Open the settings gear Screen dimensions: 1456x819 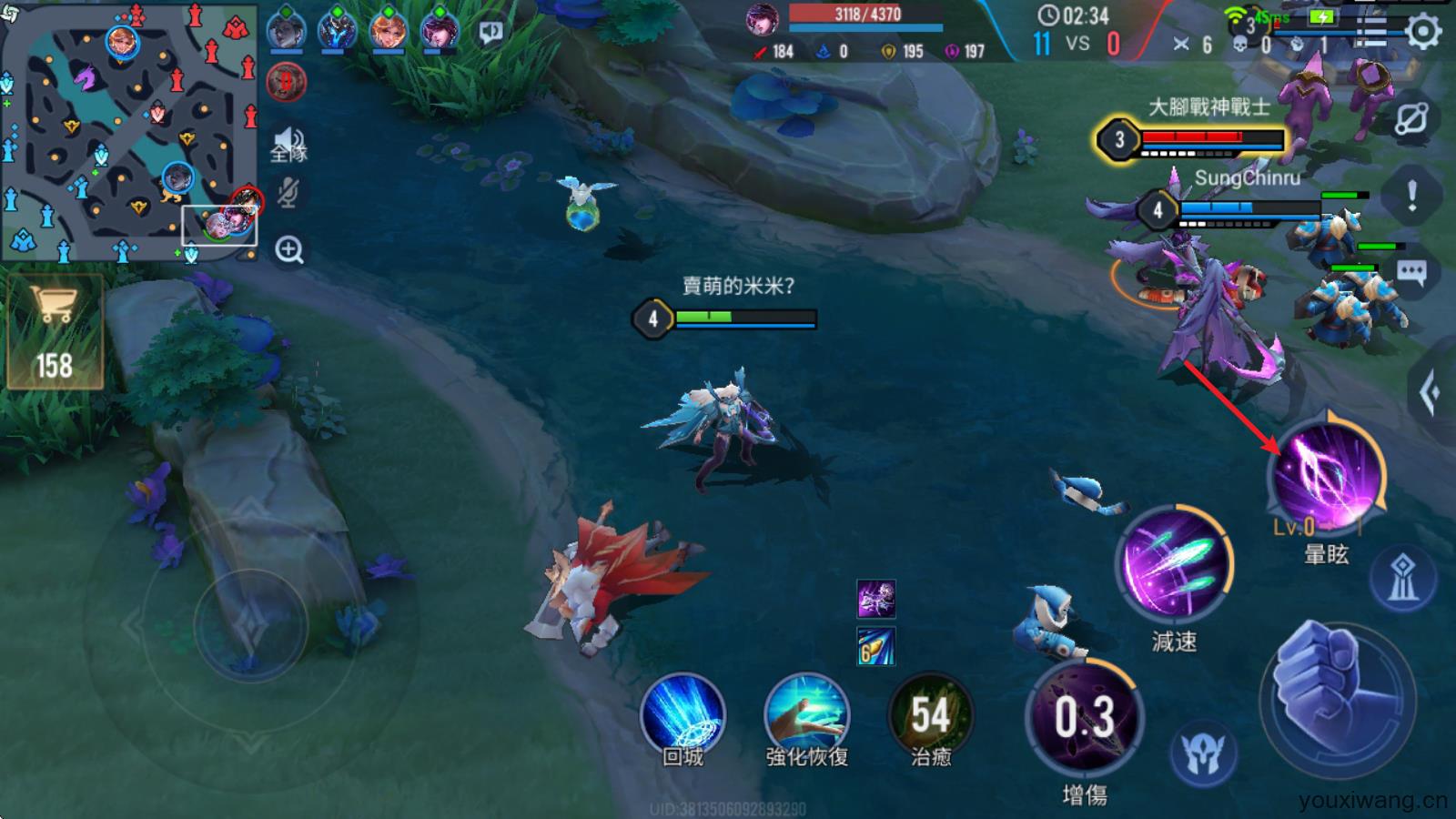(x=1423, y=32)
